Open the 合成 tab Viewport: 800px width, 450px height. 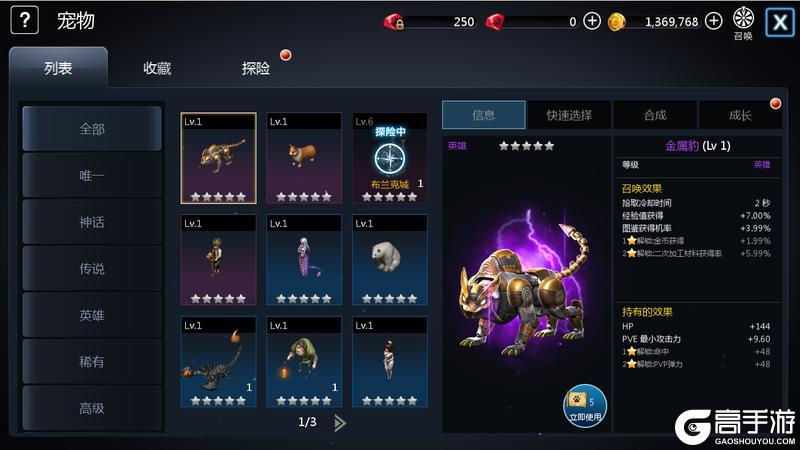pyautogui.click(x=655, y=115)
